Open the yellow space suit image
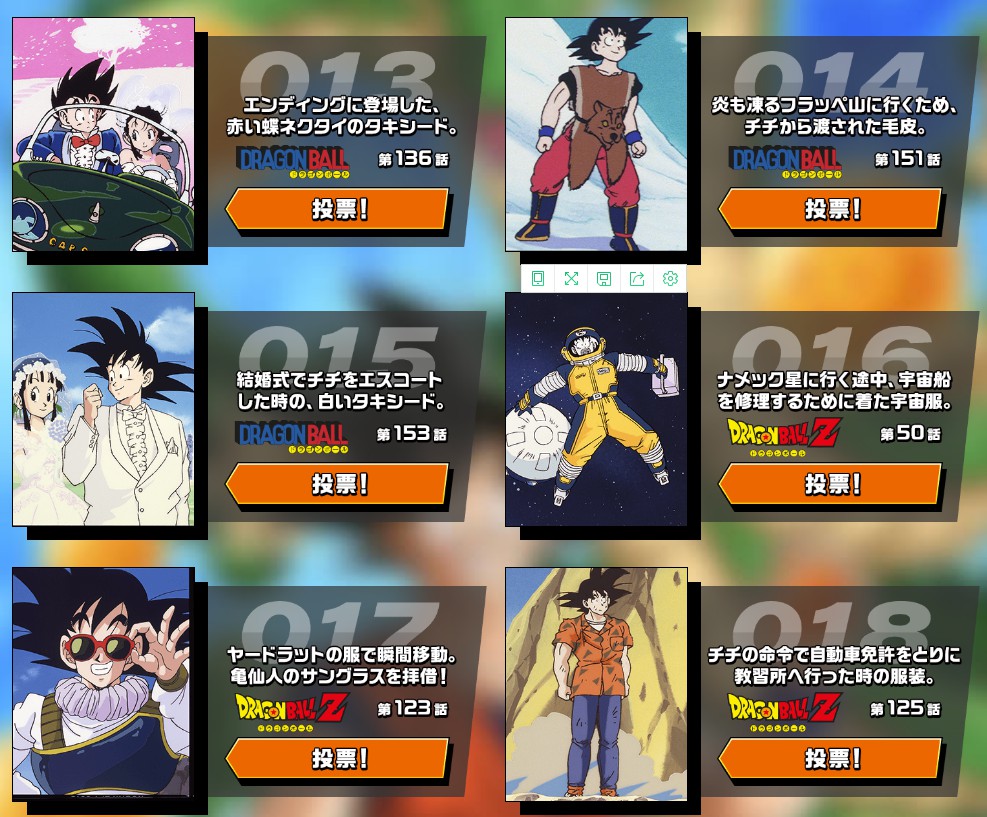Image resolution: width=987 pixels, height=817 pixels. (596, 409)
